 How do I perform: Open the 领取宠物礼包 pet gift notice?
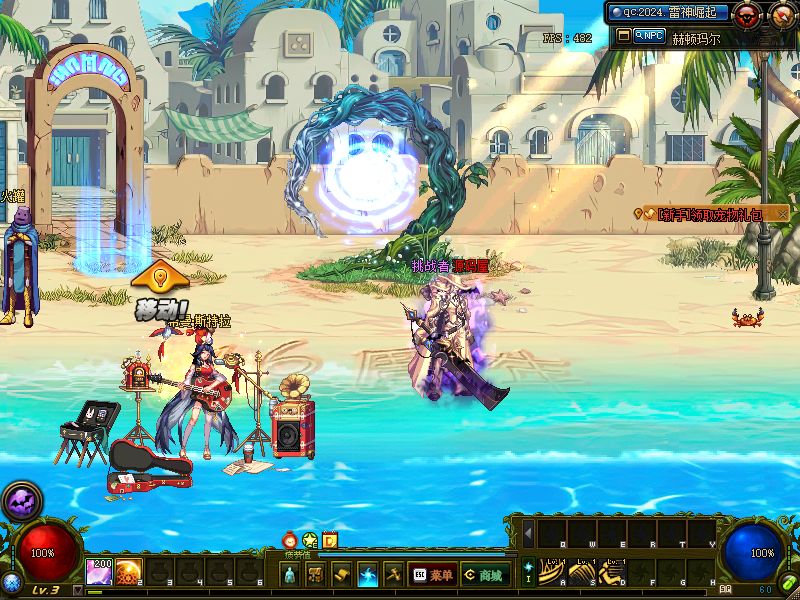709,214
